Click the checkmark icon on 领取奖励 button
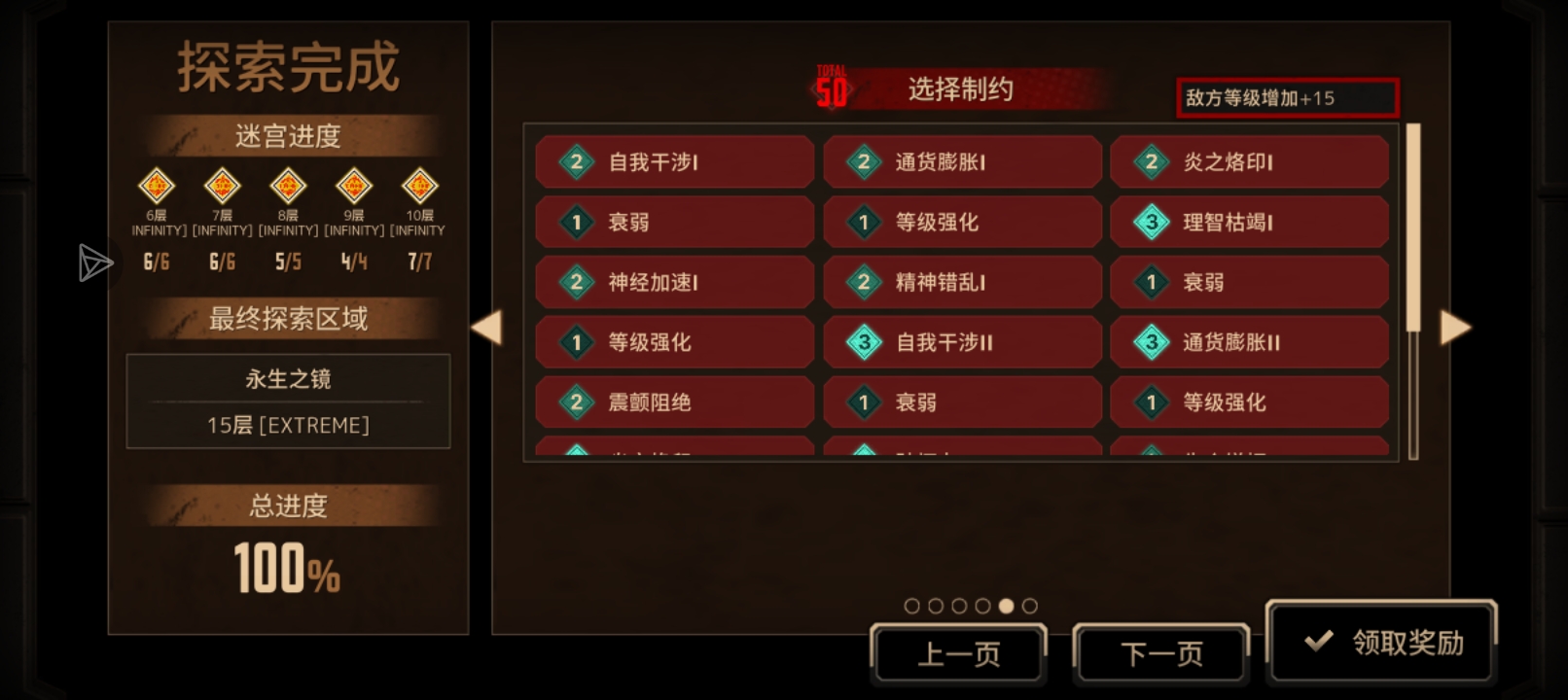The height and width of the screenshot is (700, 1568). pyautogui.click(x=1320, y=640)
